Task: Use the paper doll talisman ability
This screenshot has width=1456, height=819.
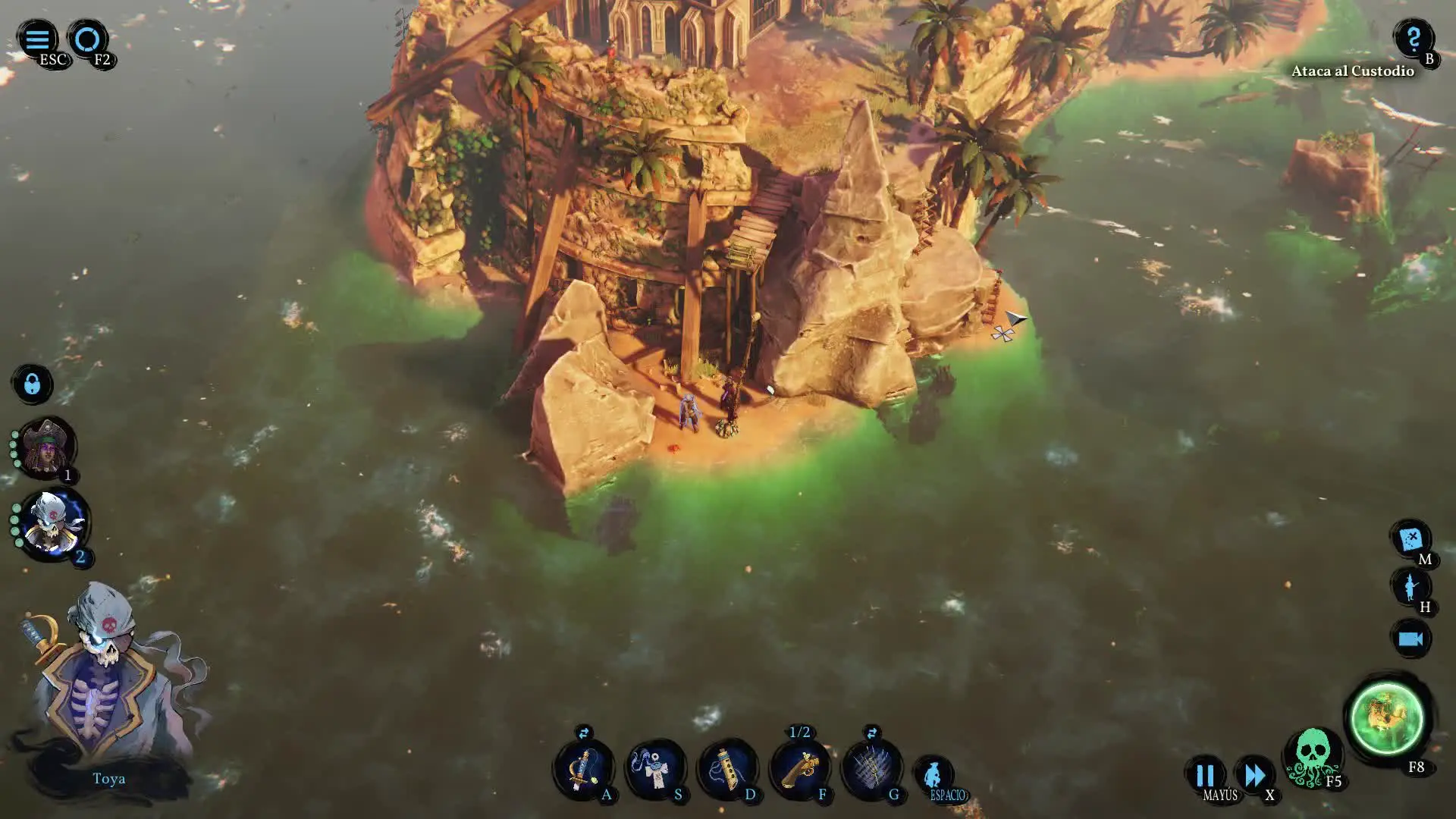Action: pos(655,769)
